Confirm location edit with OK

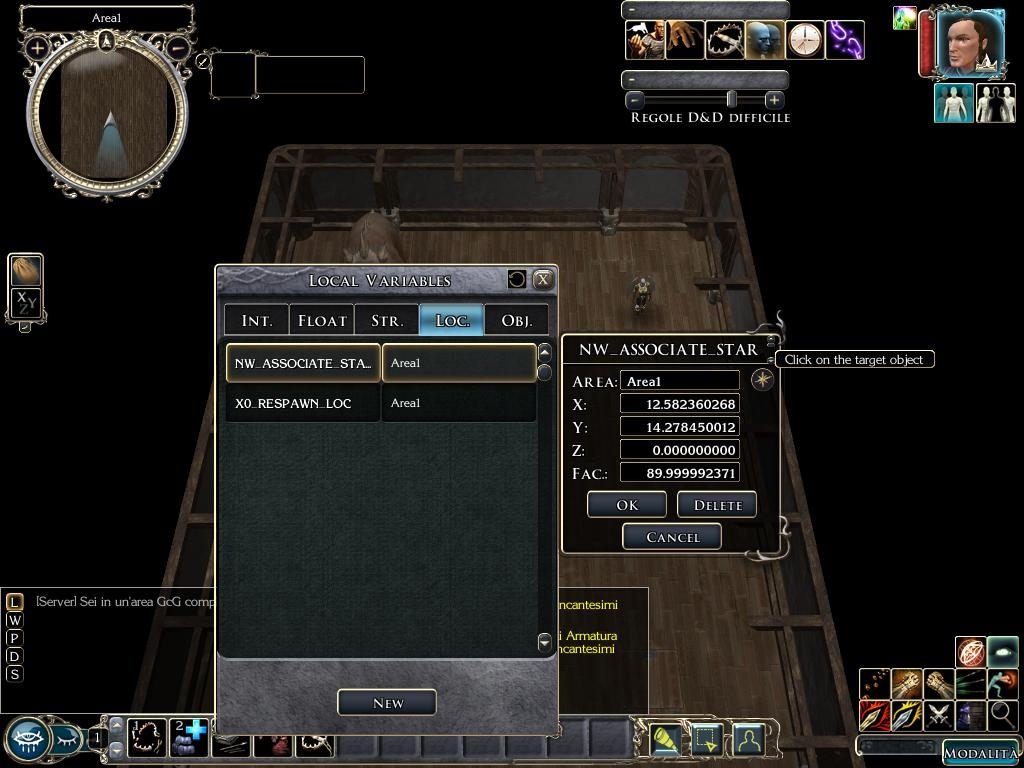click(627, 505)
